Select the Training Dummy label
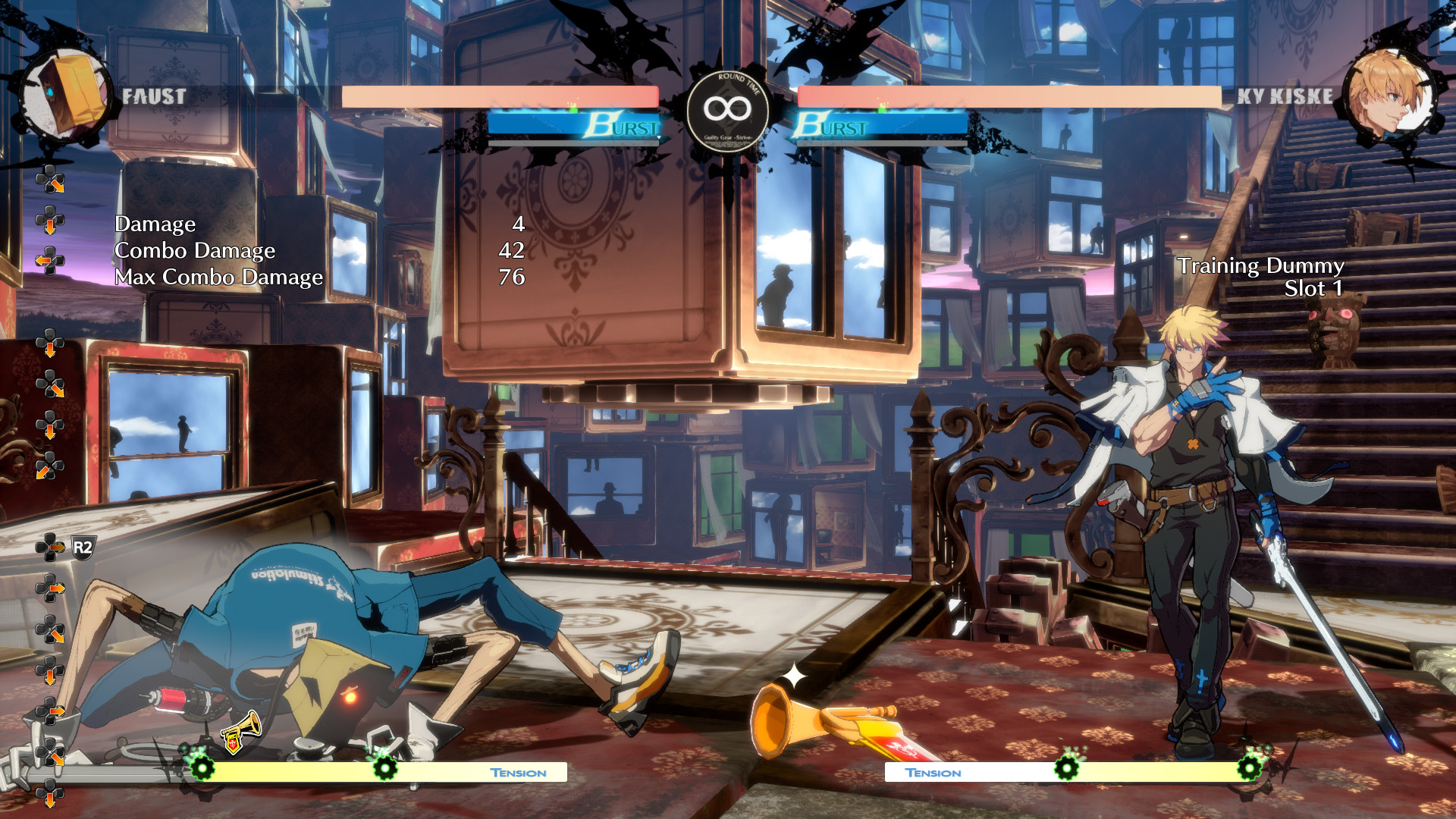 (1261, 267)
